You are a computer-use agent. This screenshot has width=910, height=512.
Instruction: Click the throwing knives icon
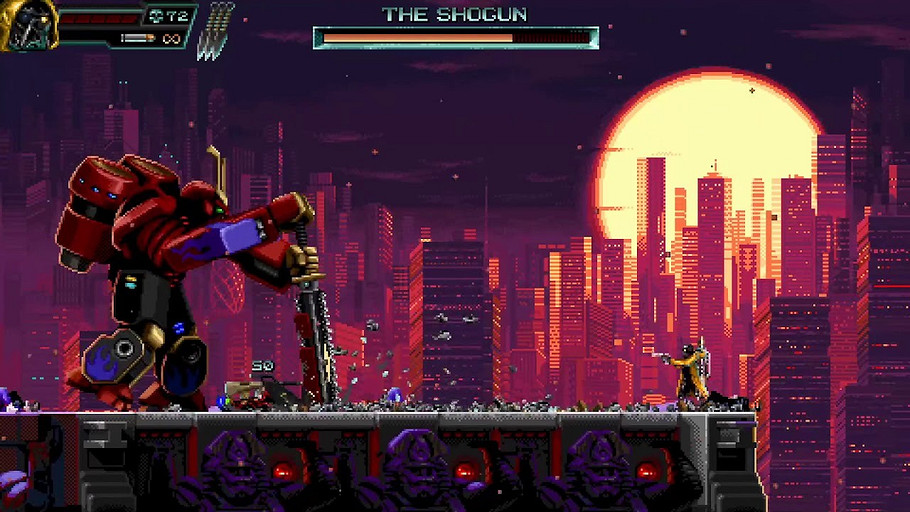216,32
